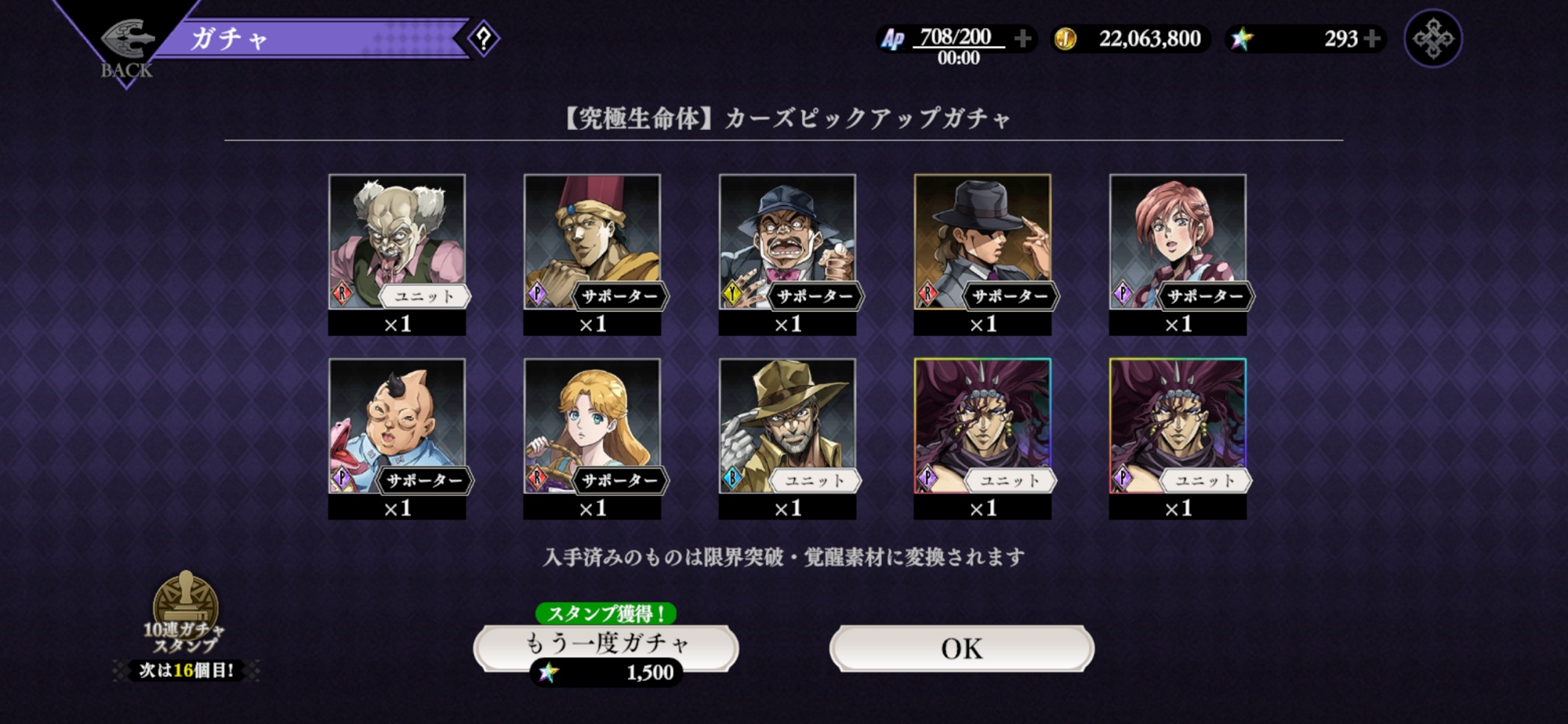
Task: Select the white-haired old man unit card
Action: pos(397,241)
